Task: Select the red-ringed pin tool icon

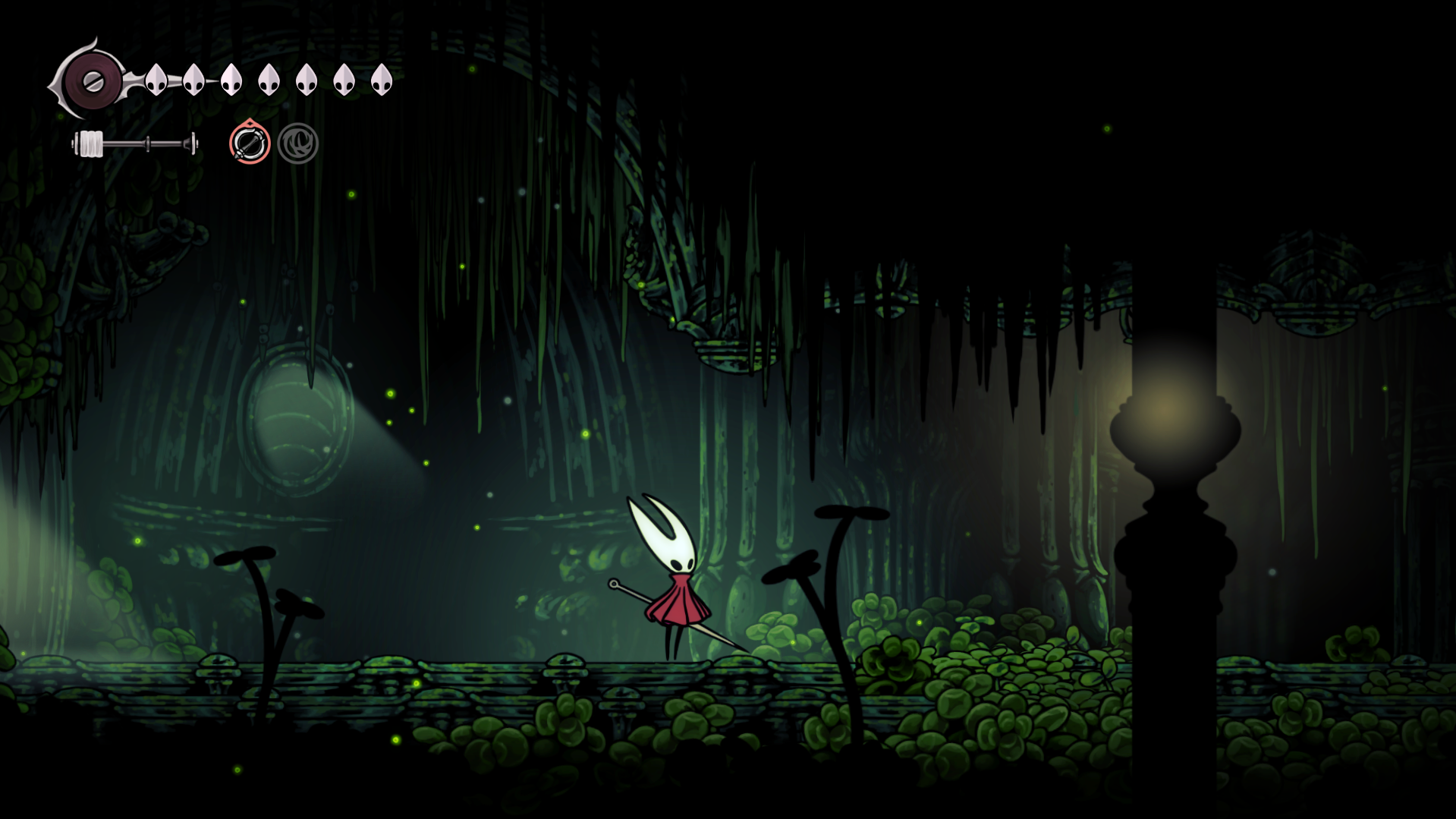Action: 250,143
